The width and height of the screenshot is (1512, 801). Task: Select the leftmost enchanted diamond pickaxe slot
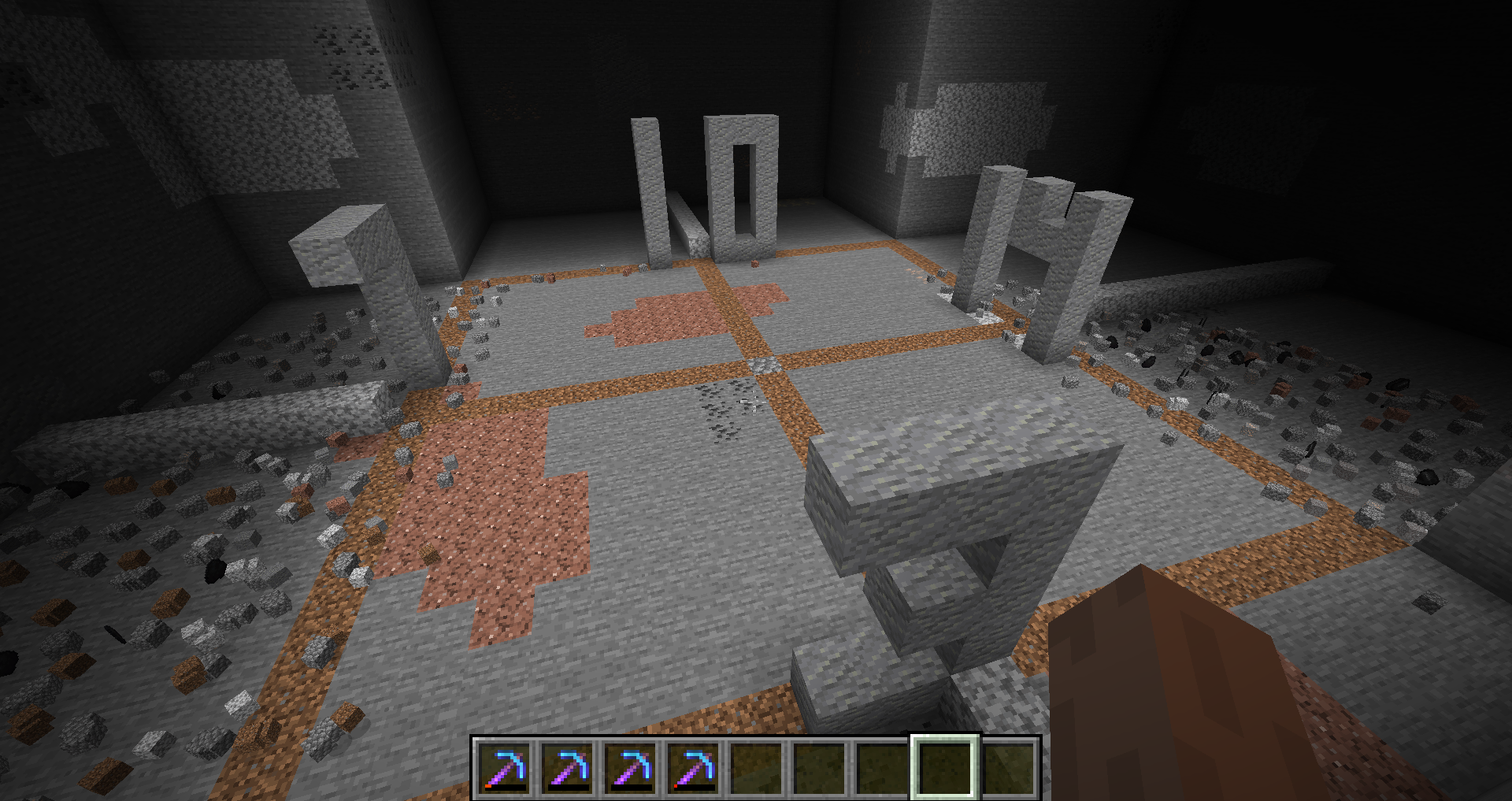point(504,767)
